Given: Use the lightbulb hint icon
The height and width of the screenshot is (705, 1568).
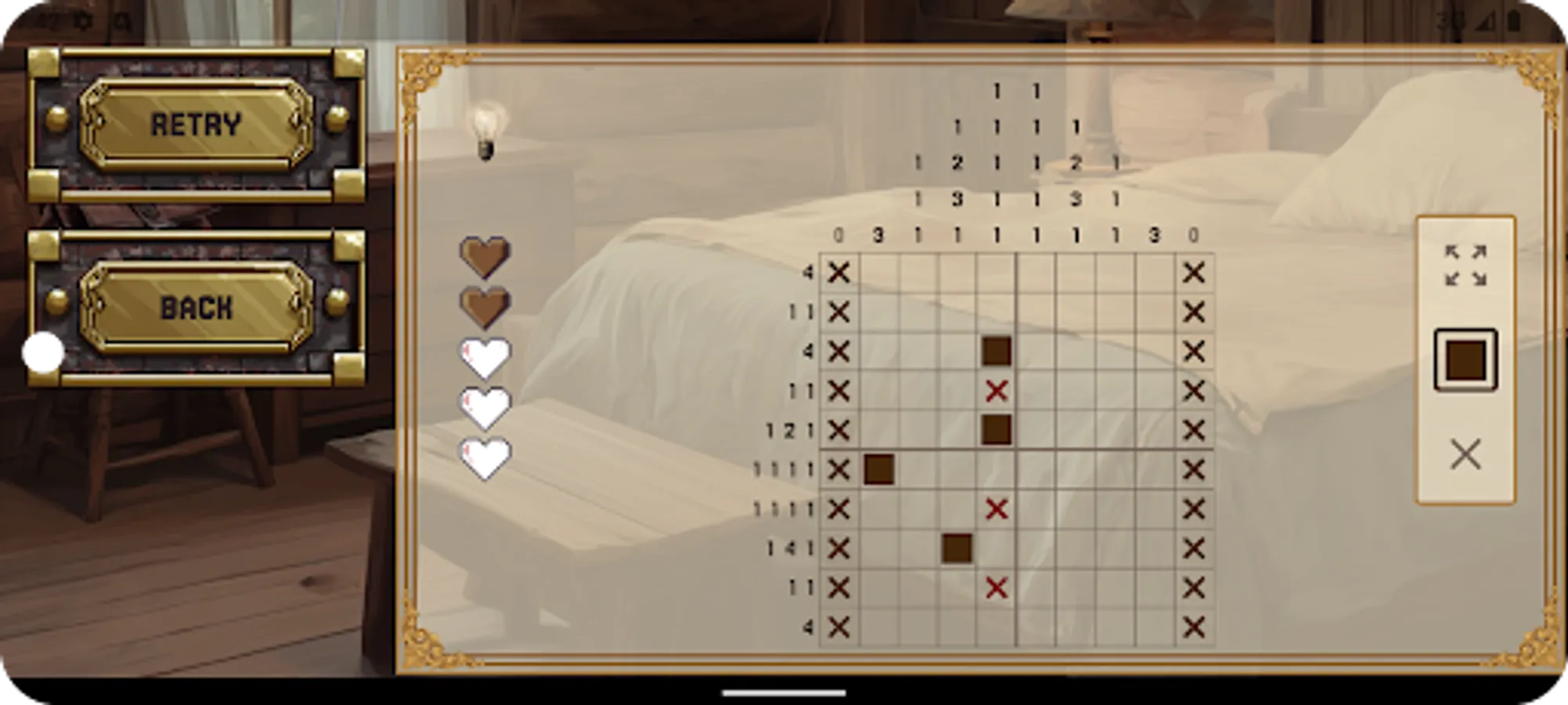Looking at the screenshot, I should 487,132.
